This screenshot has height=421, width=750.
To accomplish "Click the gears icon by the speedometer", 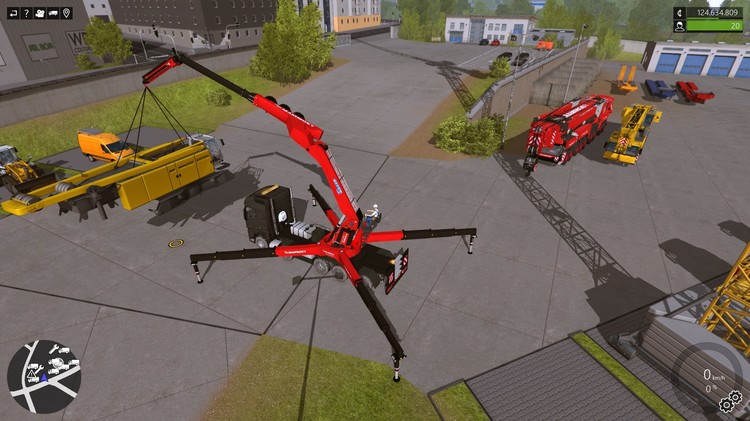I will pos(730,403).
